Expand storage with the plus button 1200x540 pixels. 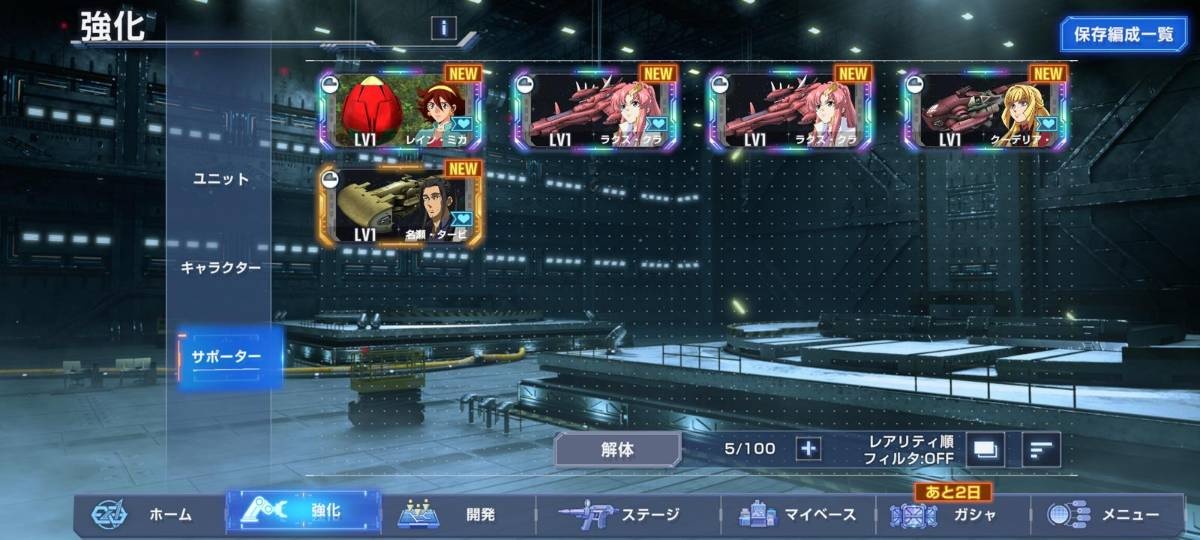808,448
